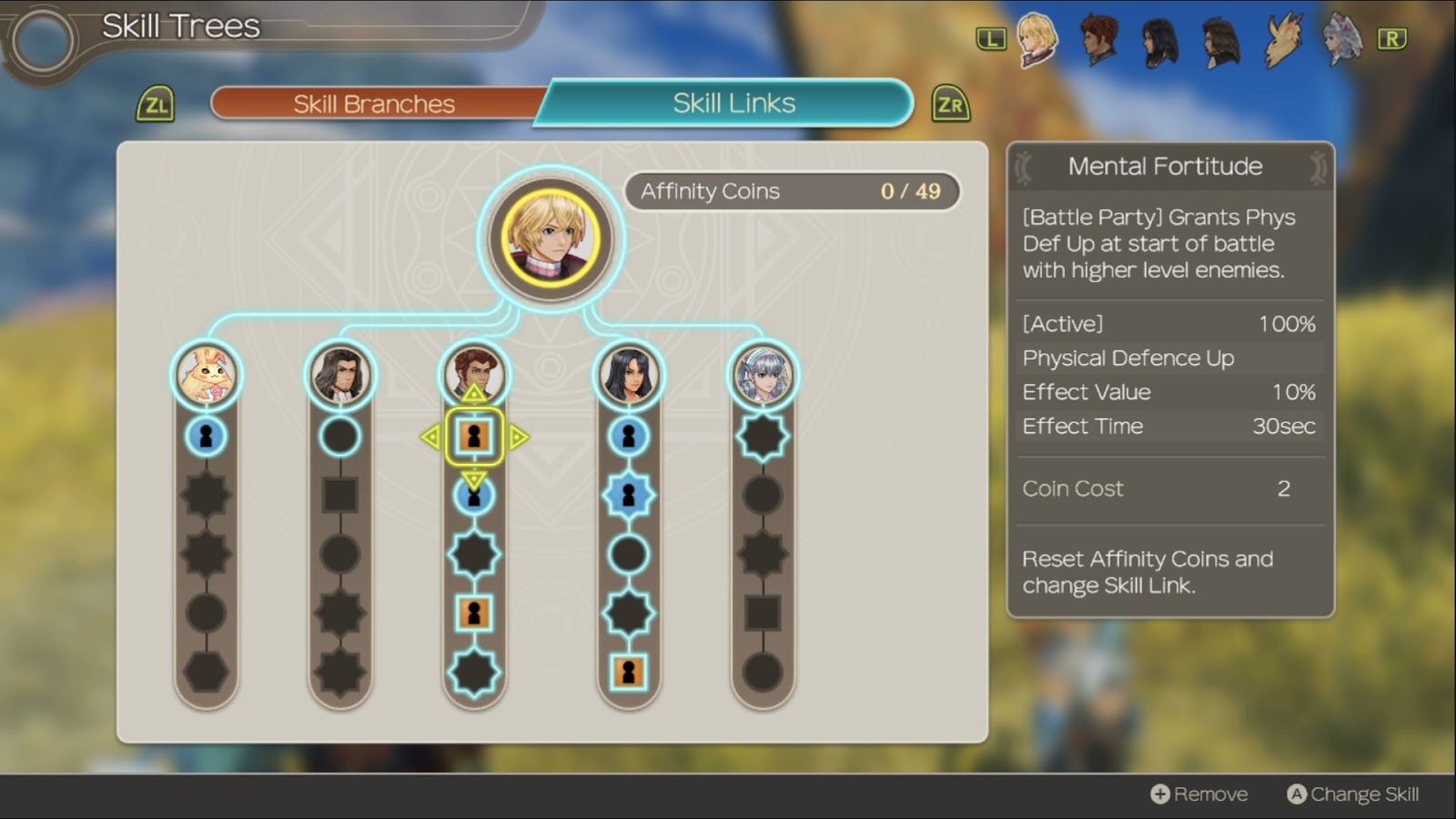Select the yellow furry creature in top roster
Screen dimensions: 1456x819
(1282, 40)
